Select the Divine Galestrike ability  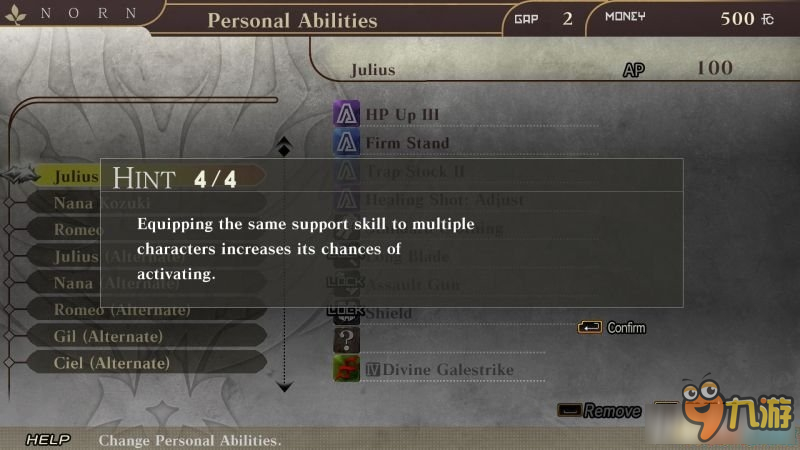pos(440,370)
